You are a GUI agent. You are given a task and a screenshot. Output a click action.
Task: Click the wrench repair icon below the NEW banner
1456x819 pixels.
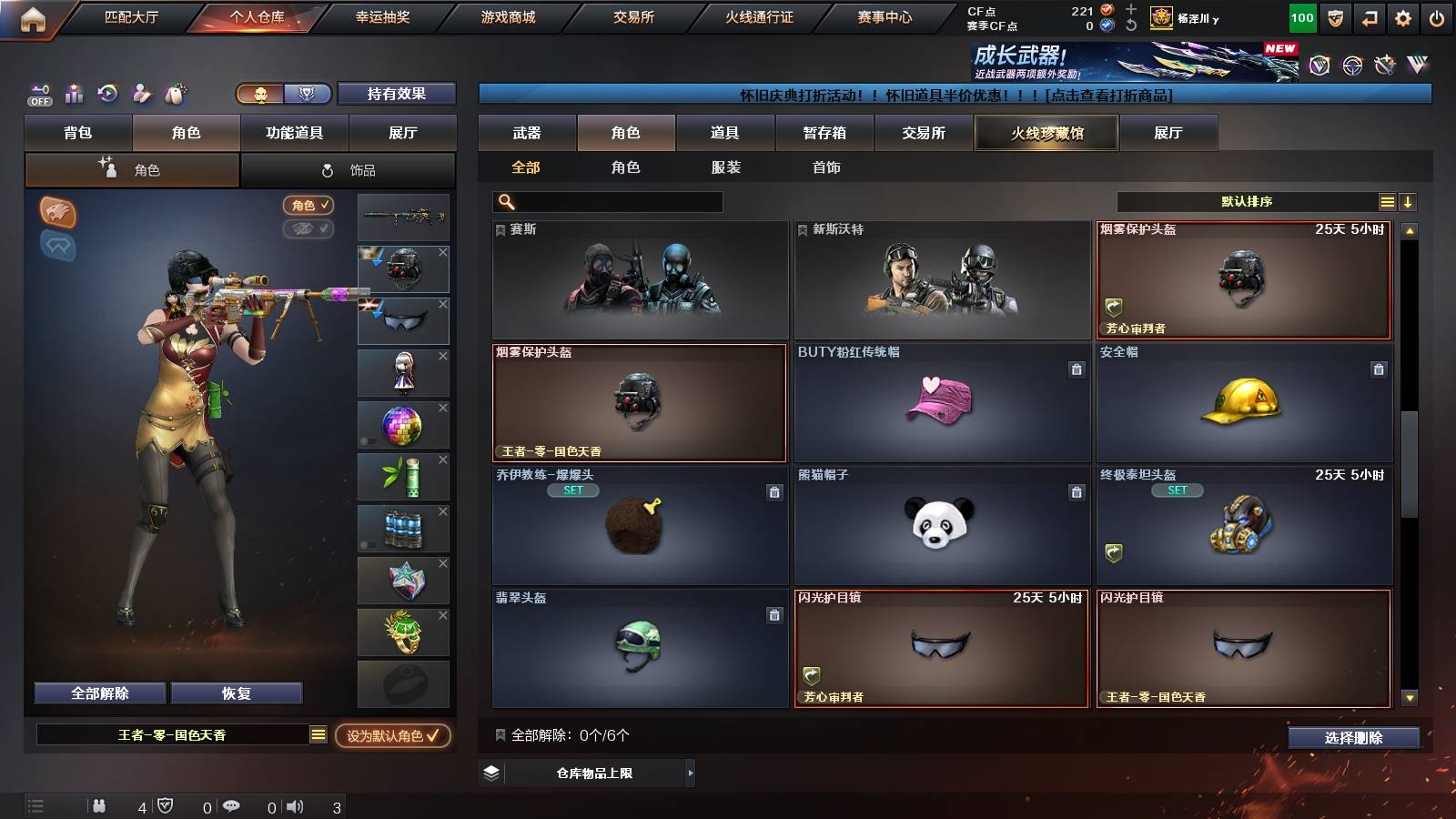click(1385, 66)
